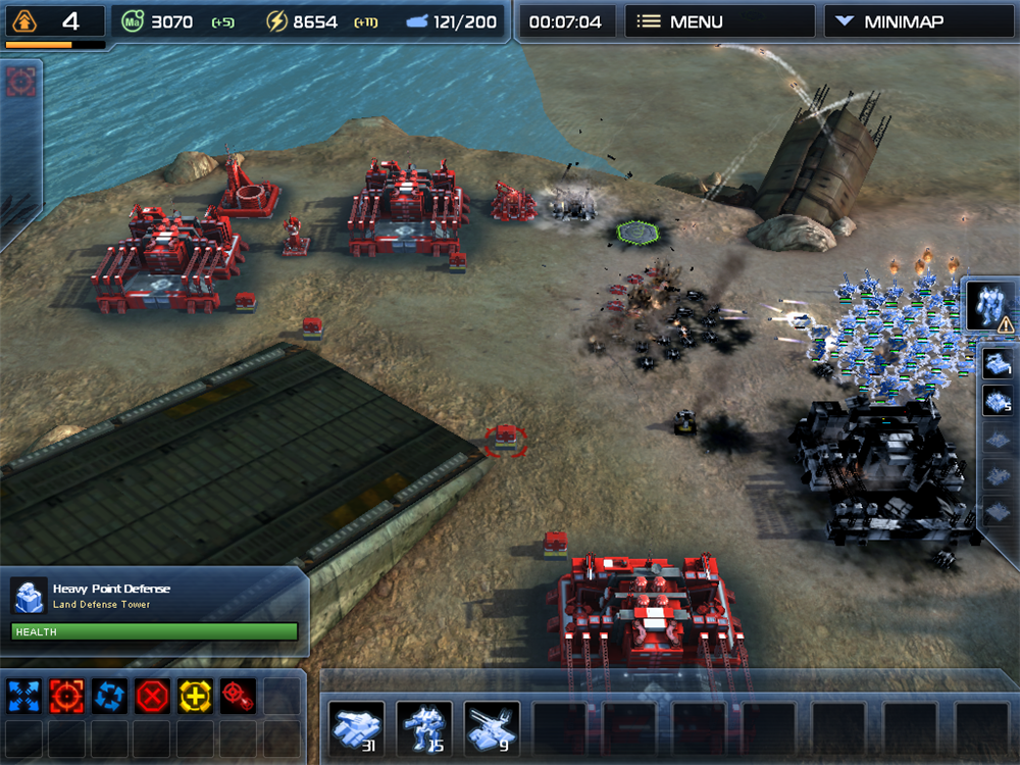This screenshot has height=765, width=1020.
Task: Click the red icon below the rank panel
Action: 20,82
